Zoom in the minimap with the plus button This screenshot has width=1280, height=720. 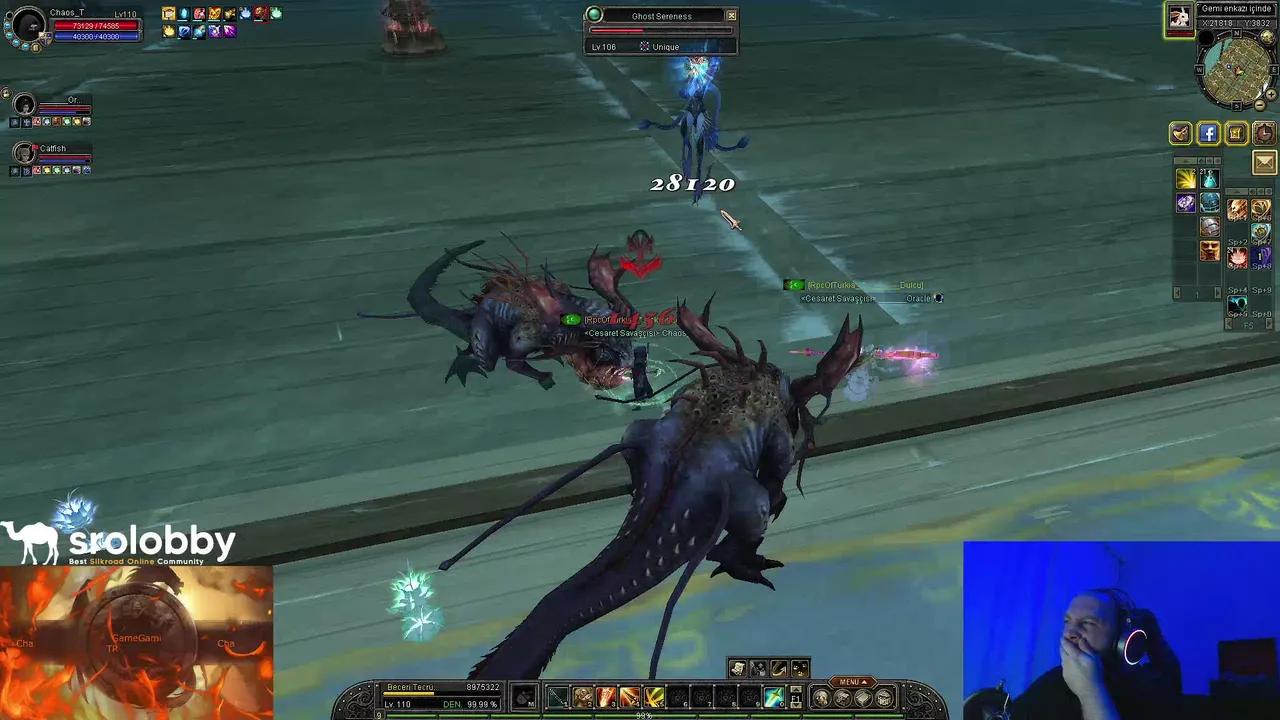1271,94
